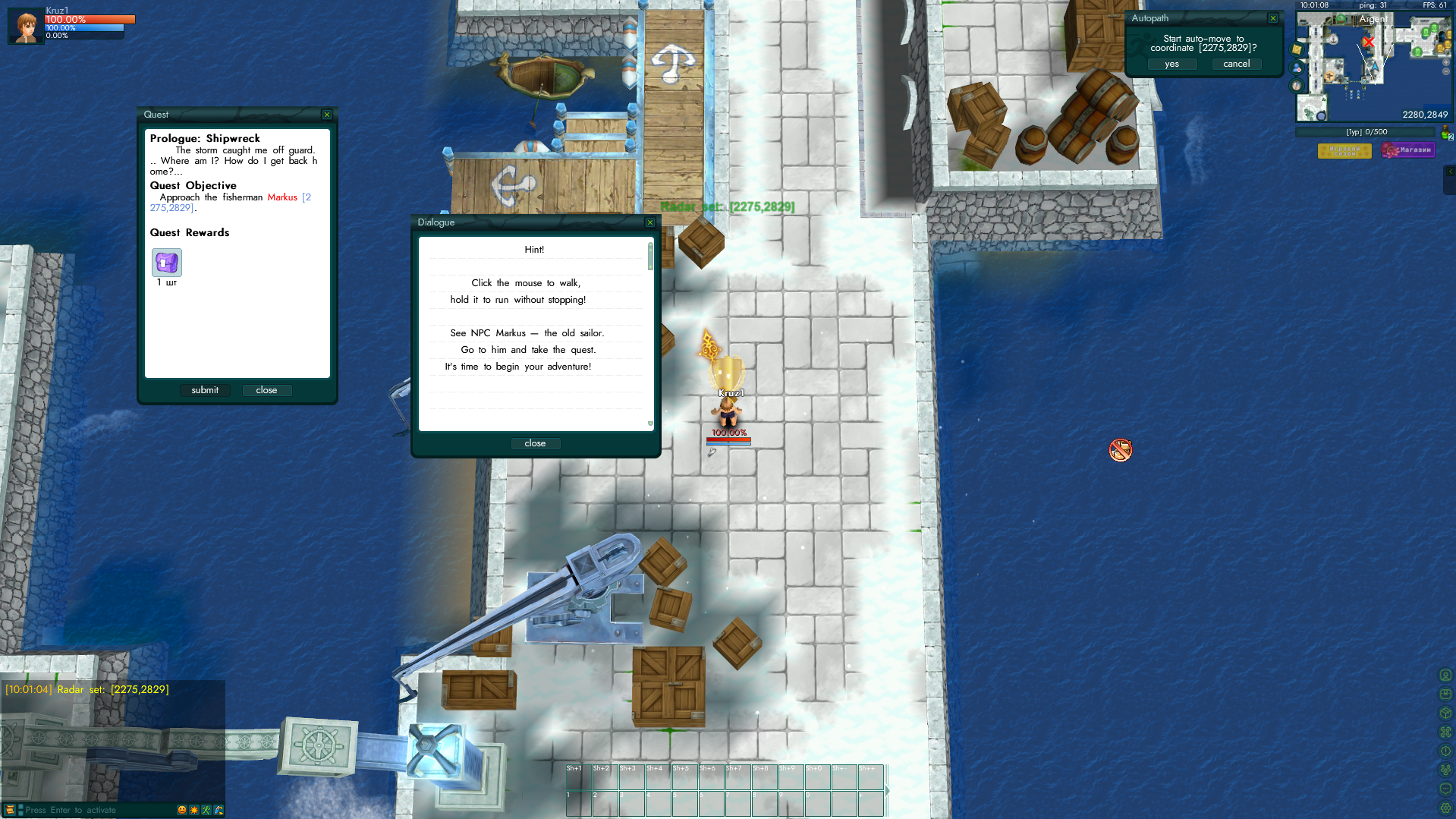Image resolution: width=1456 pixels, height=819 pixels.
Task: Click the X on the Dialogue window
Action: [650, 222]
